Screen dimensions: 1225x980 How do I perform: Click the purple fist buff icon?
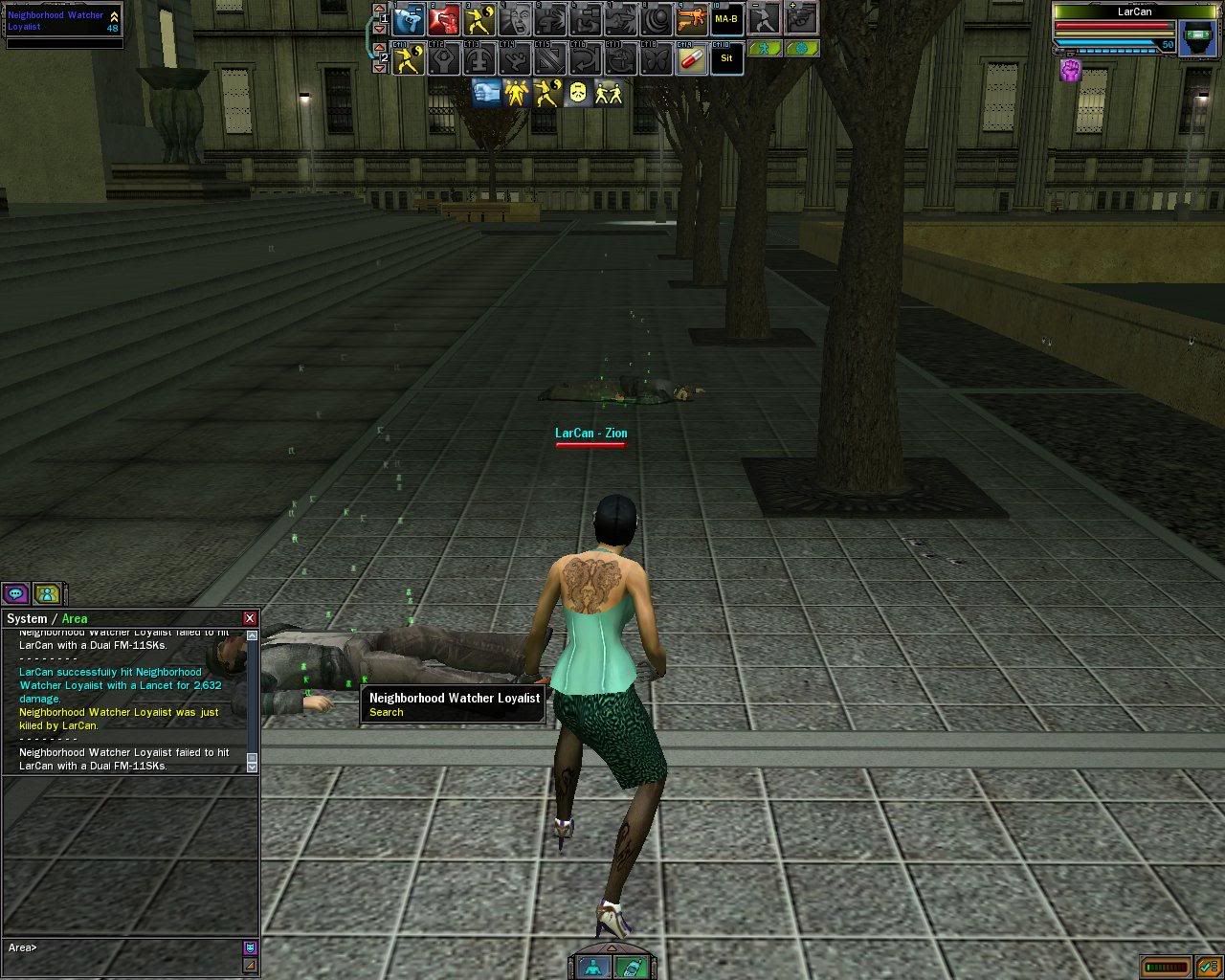1070,70
